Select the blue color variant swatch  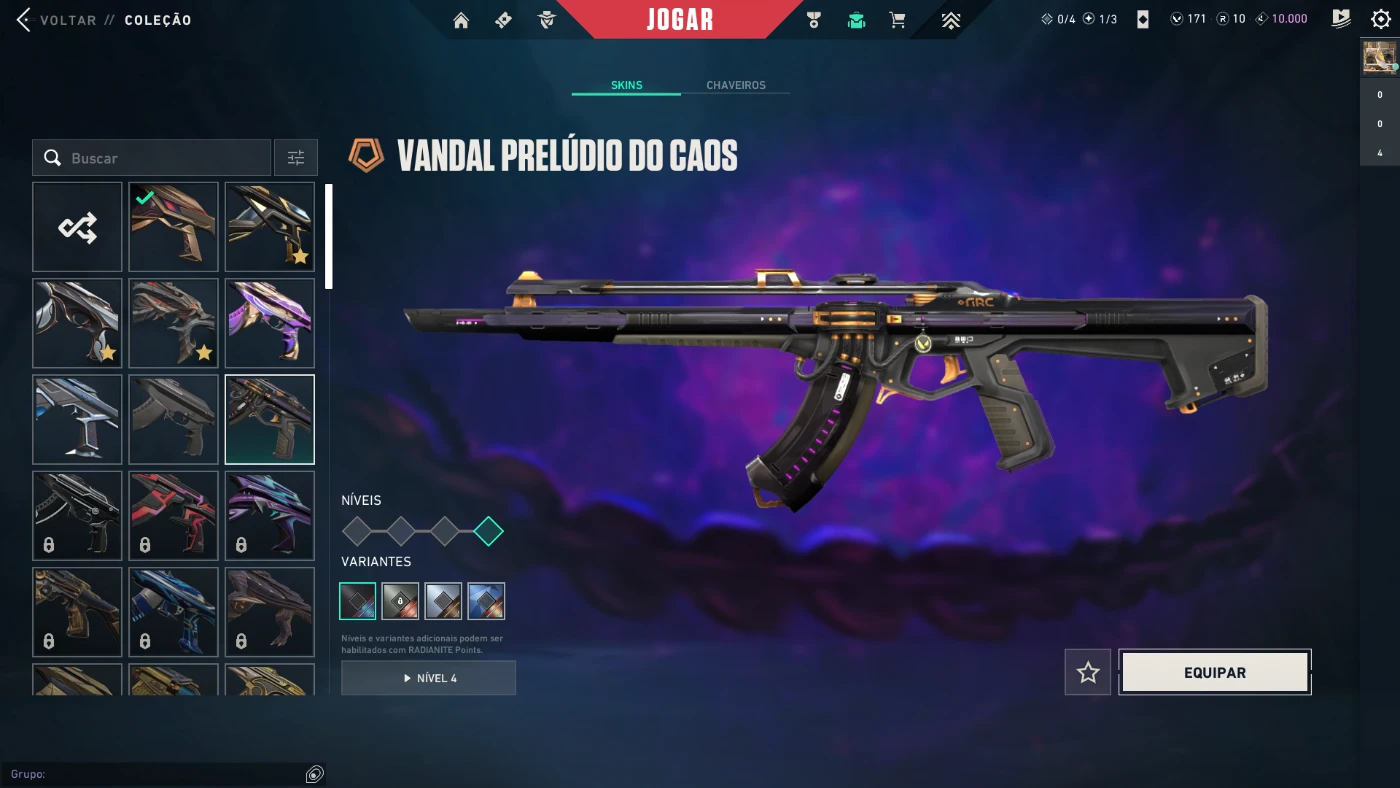point(486,601)
